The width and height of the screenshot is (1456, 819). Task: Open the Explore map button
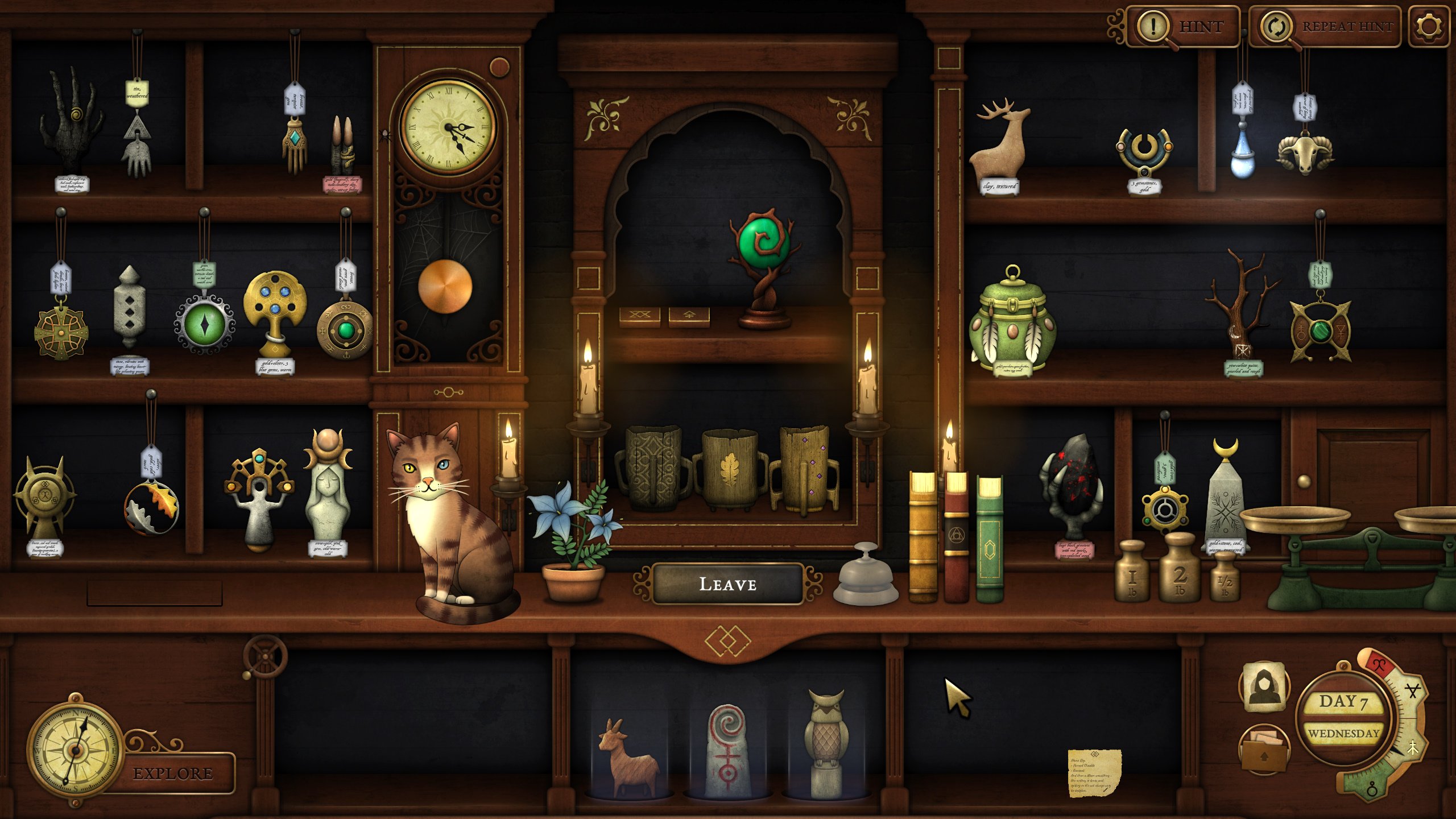click(173, 773)
